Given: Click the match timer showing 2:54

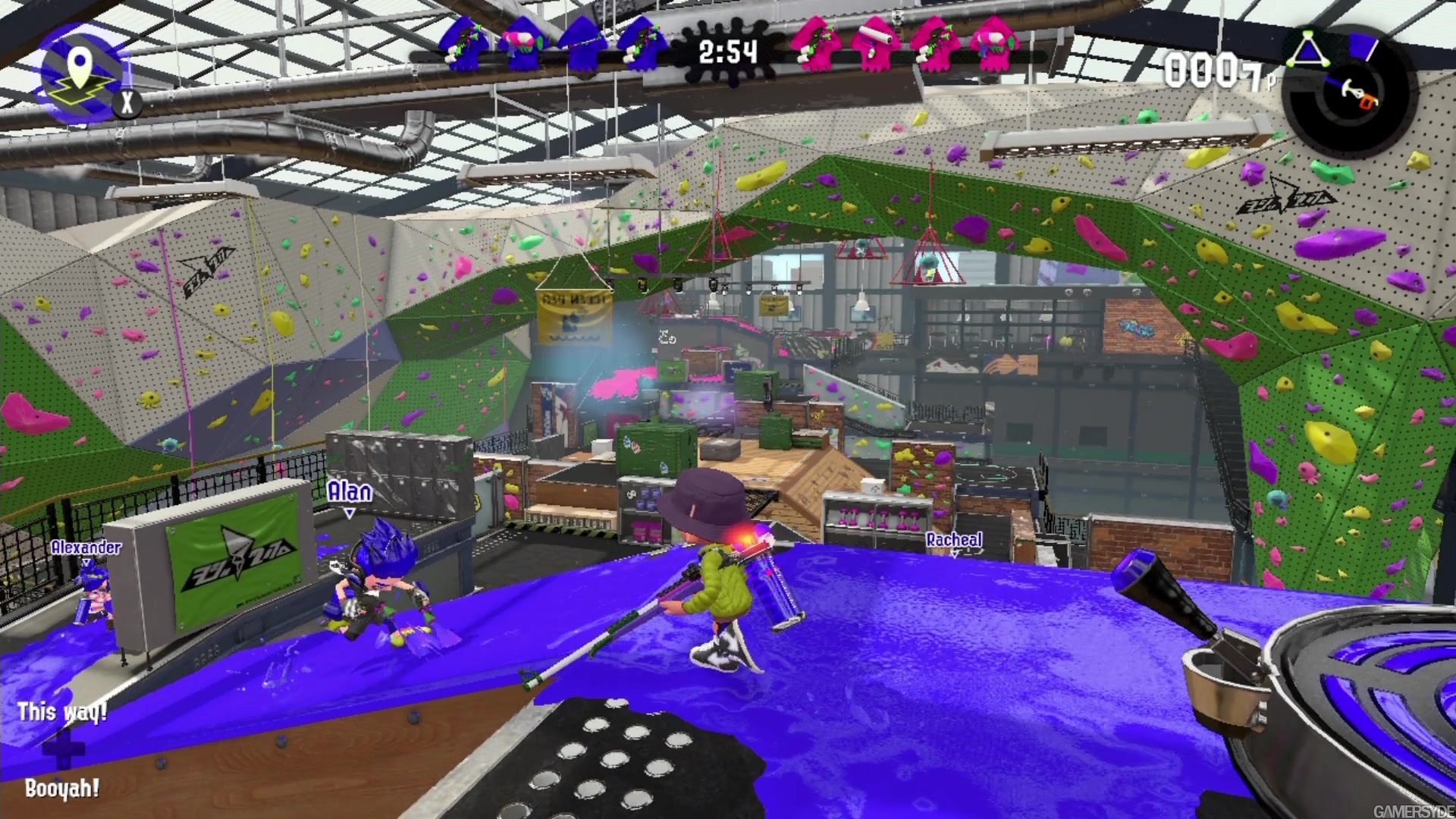Looking at the screenshot, I should [726, 53].
